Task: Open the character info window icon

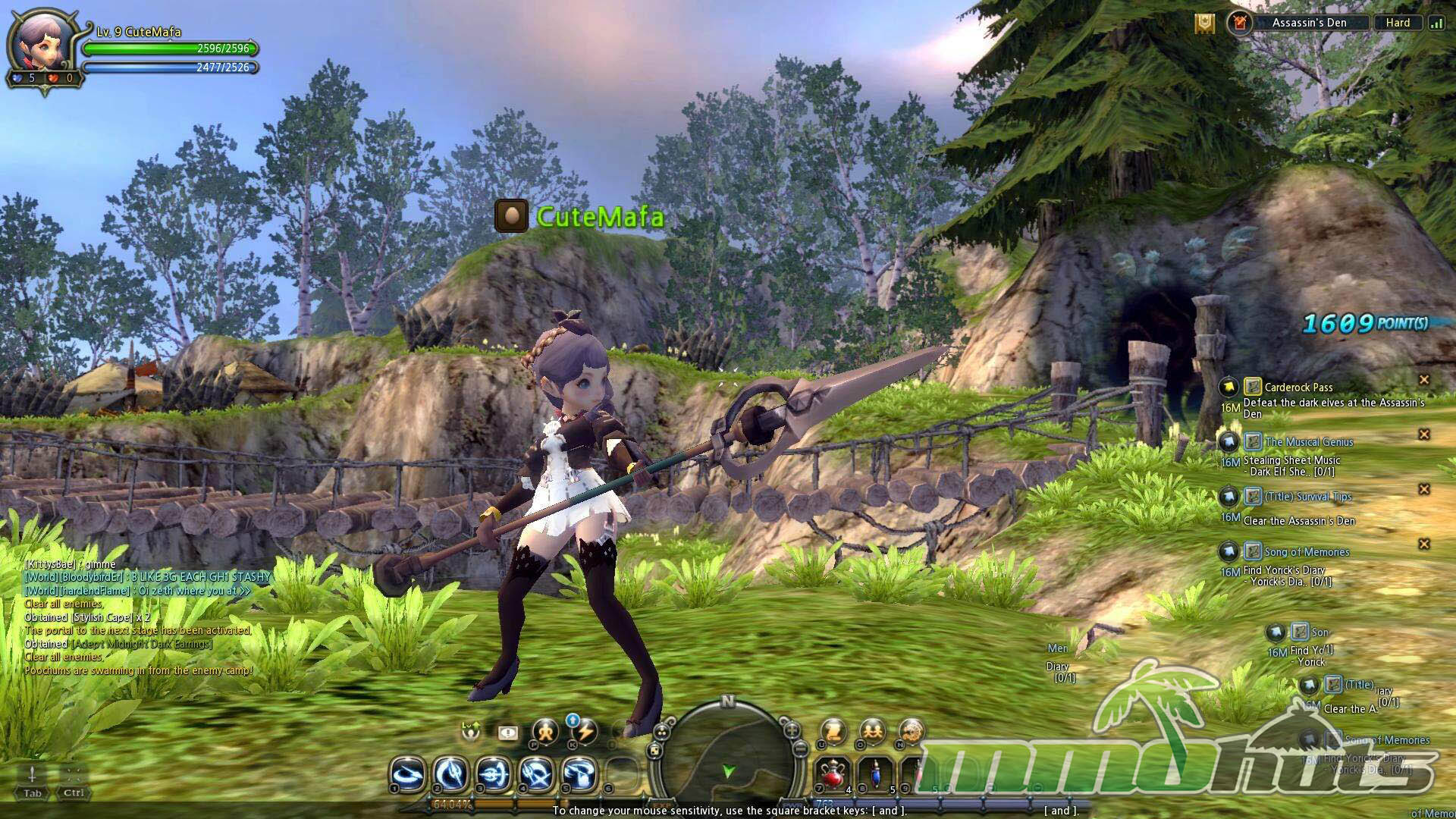Action: 545,732
